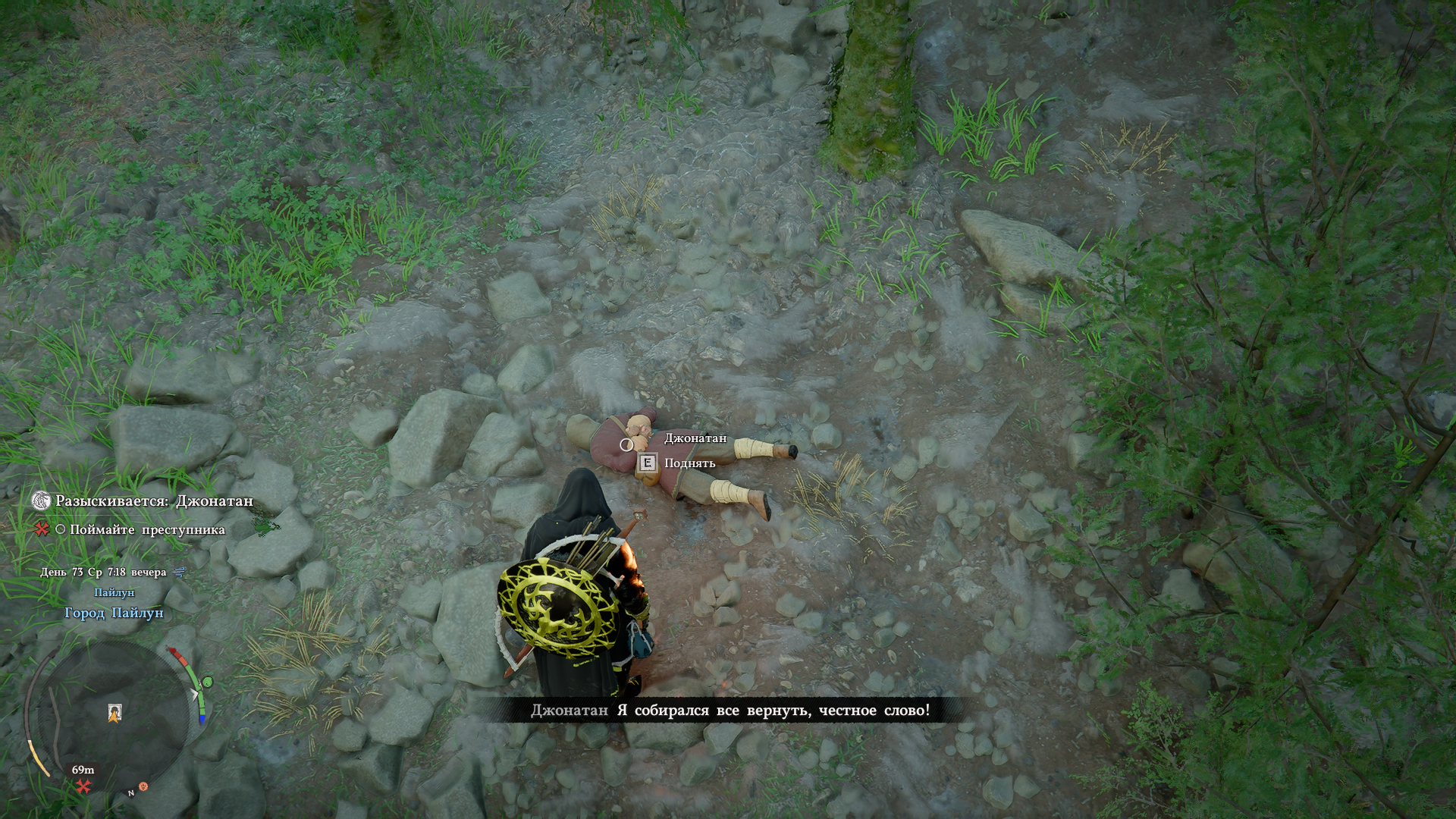This screenshot has height=819, width=1456.
Task: Select the objective "Поймайте преступника"
Action: (147, 530)
